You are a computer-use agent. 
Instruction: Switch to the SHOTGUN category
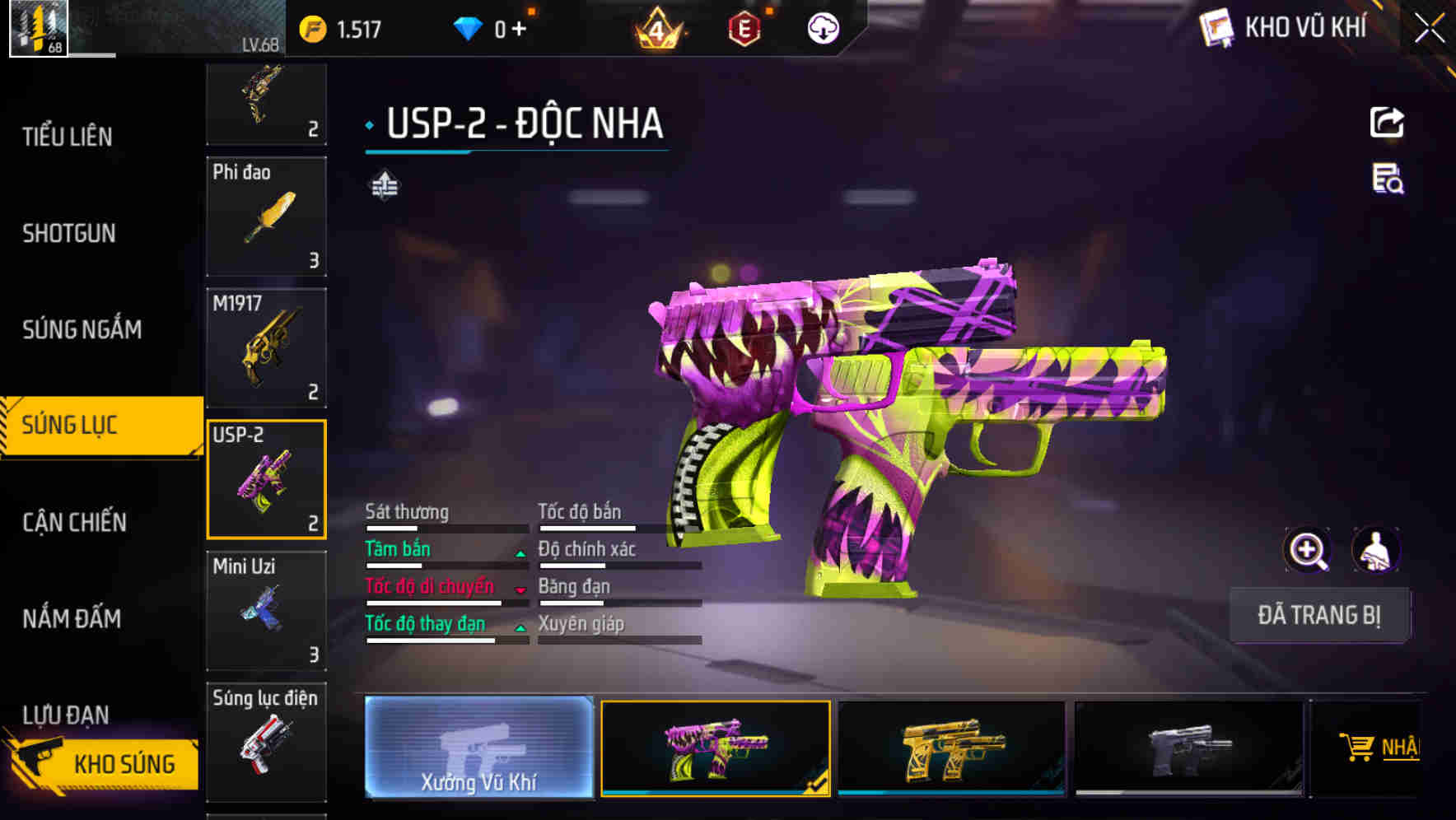(68, 233)
